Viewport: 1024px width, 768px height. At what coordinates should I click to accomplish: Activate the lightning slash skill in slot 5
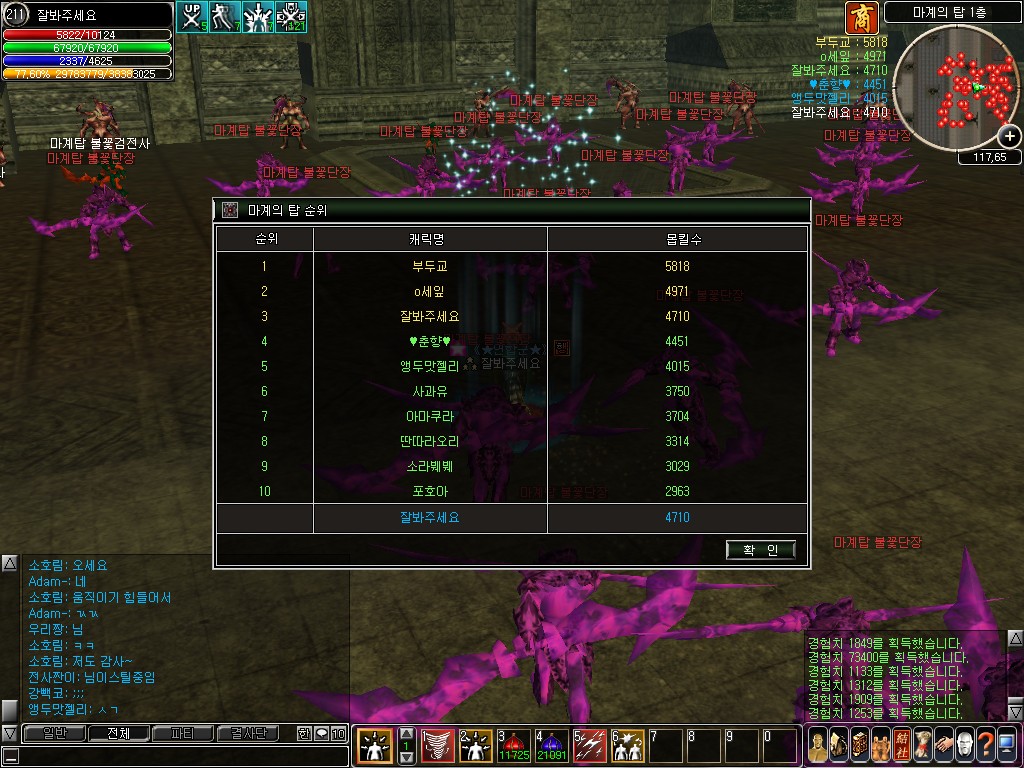tap(589, 746)
